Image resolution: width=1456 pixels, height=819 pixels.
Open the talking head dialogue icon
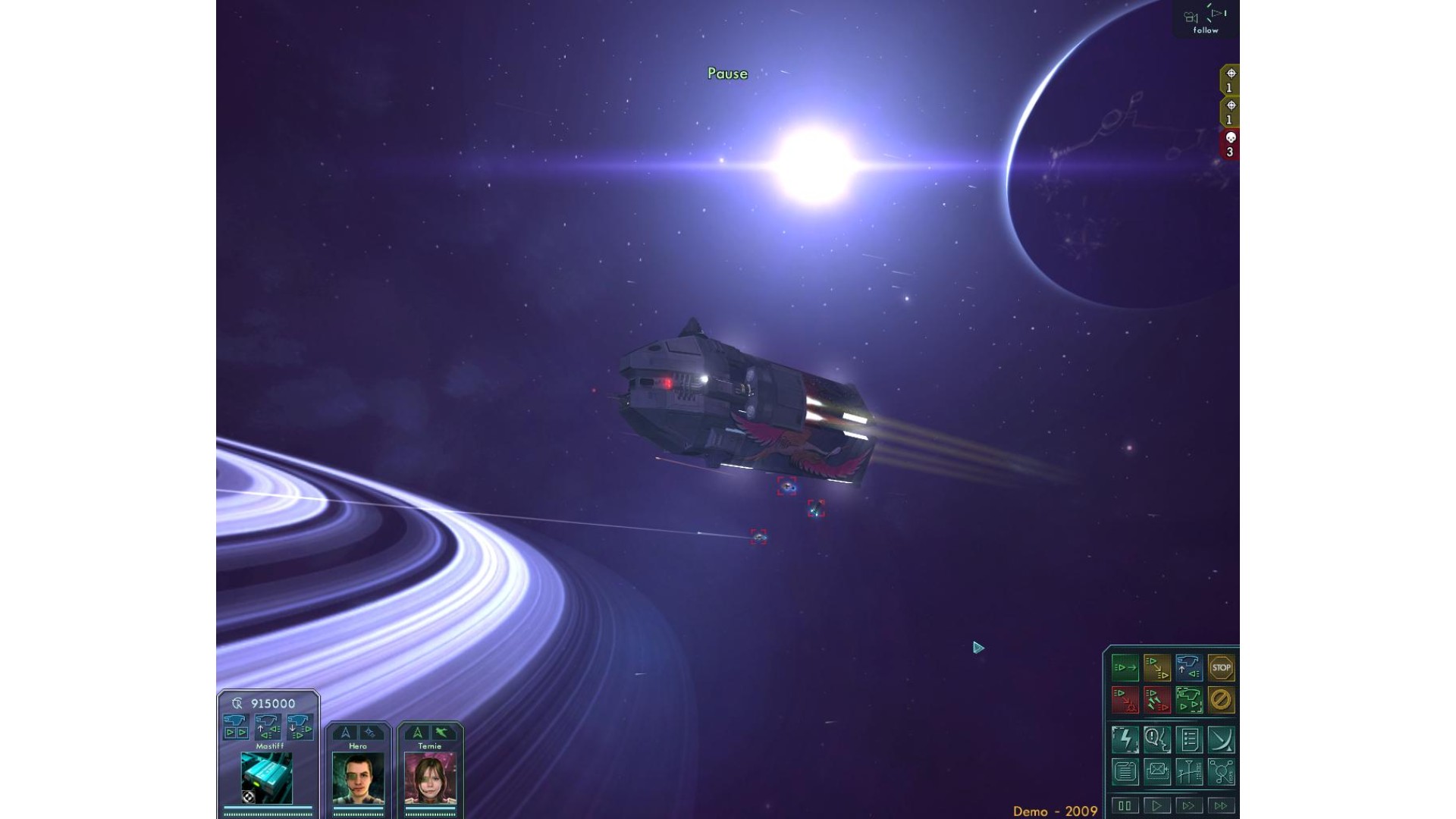1157,739
